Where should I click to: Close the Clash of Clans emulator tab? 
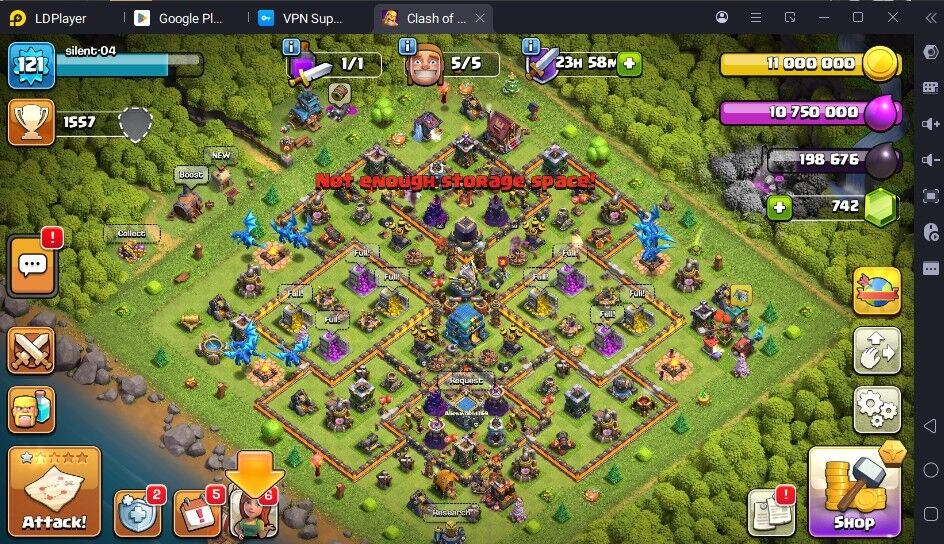[x=481, y=18]
